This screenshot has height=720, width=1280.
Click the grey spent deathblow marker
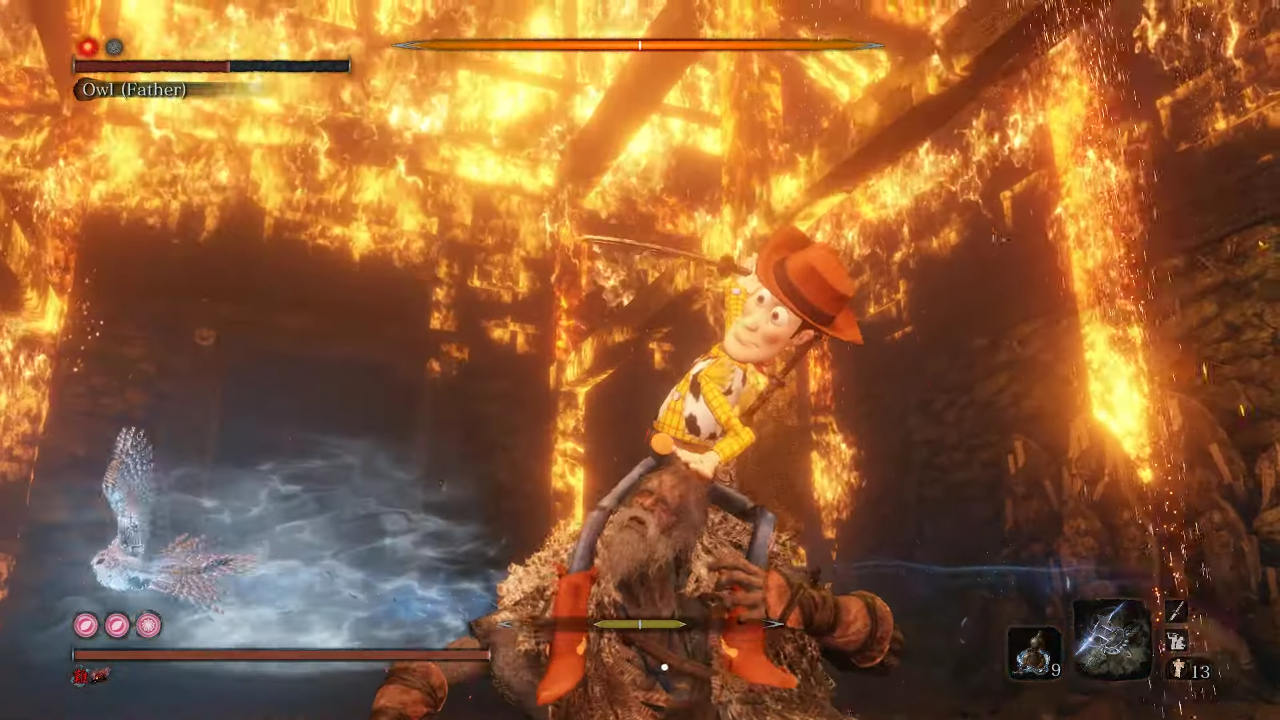click(x=114, y=47)
